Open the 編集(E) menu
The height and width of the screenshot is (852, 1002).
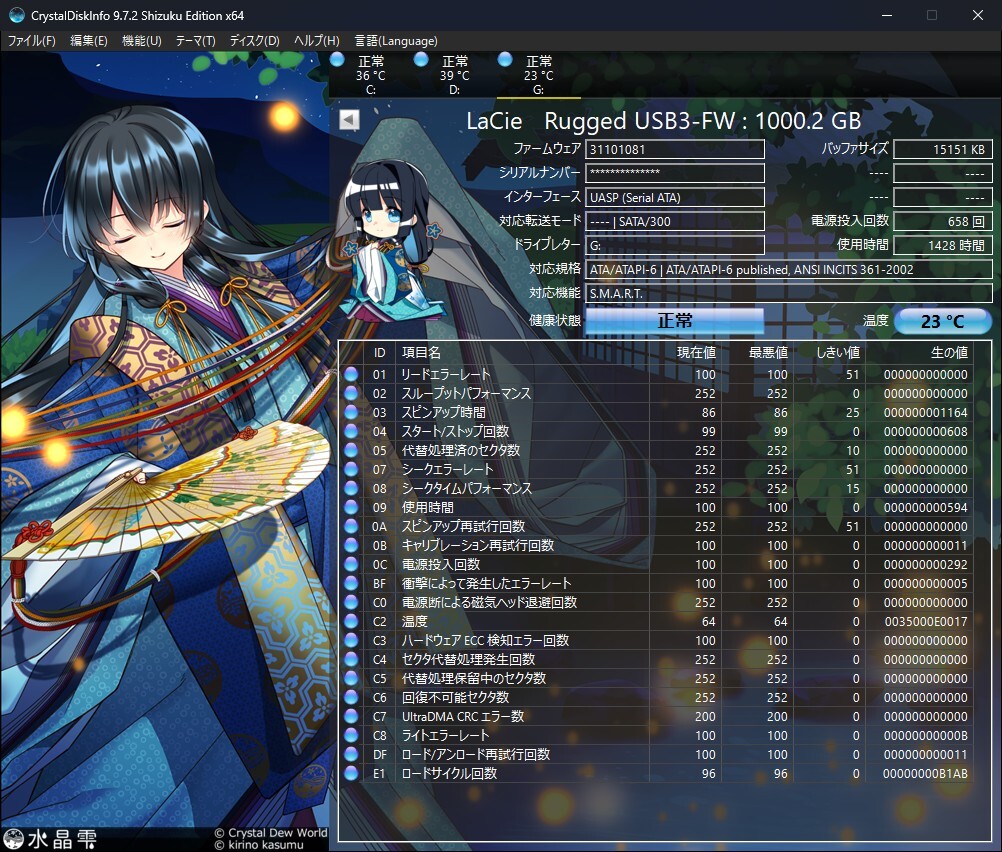(88, 41)
